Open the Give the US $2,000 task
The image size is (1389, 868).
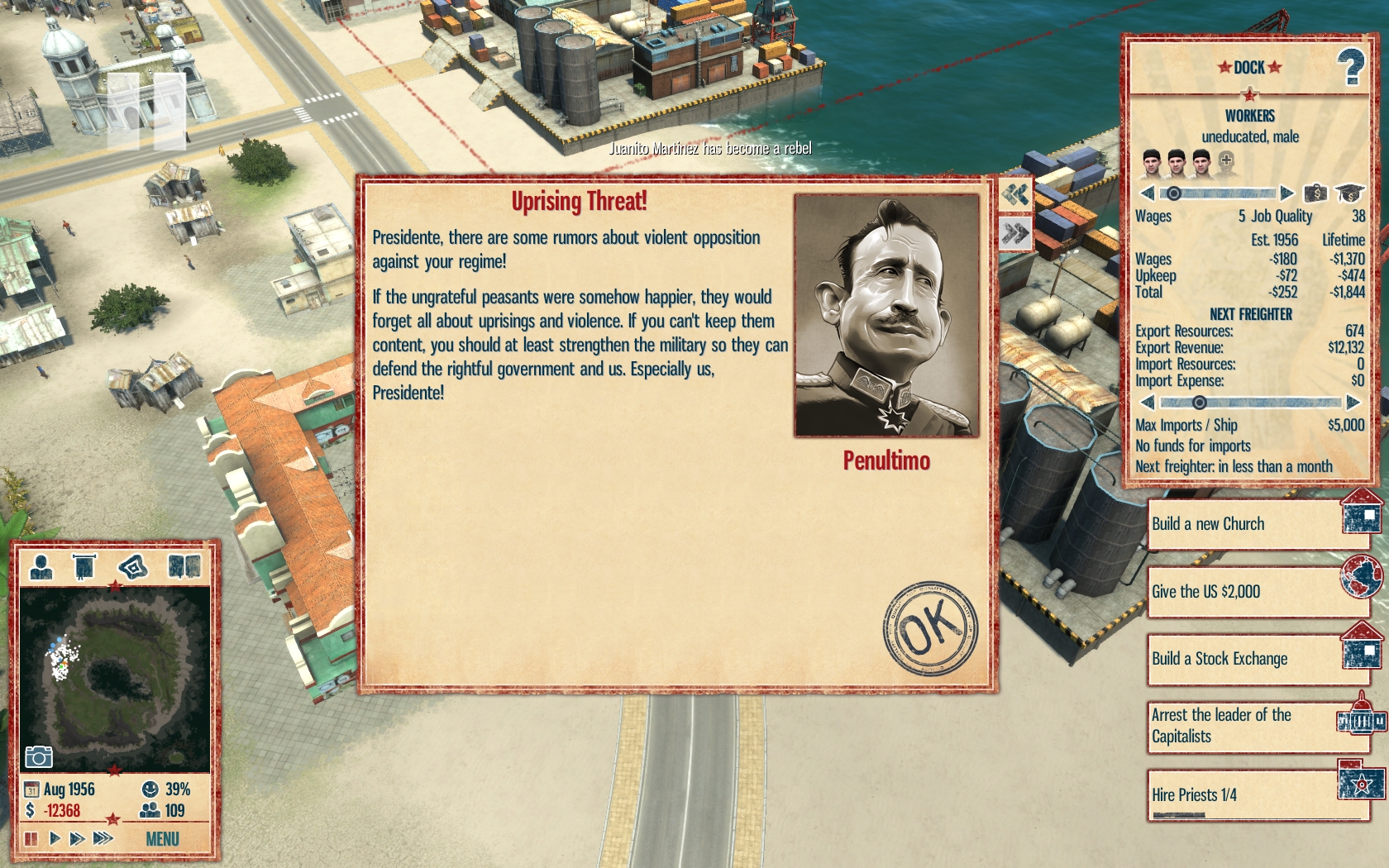(x=1248, y=592)
